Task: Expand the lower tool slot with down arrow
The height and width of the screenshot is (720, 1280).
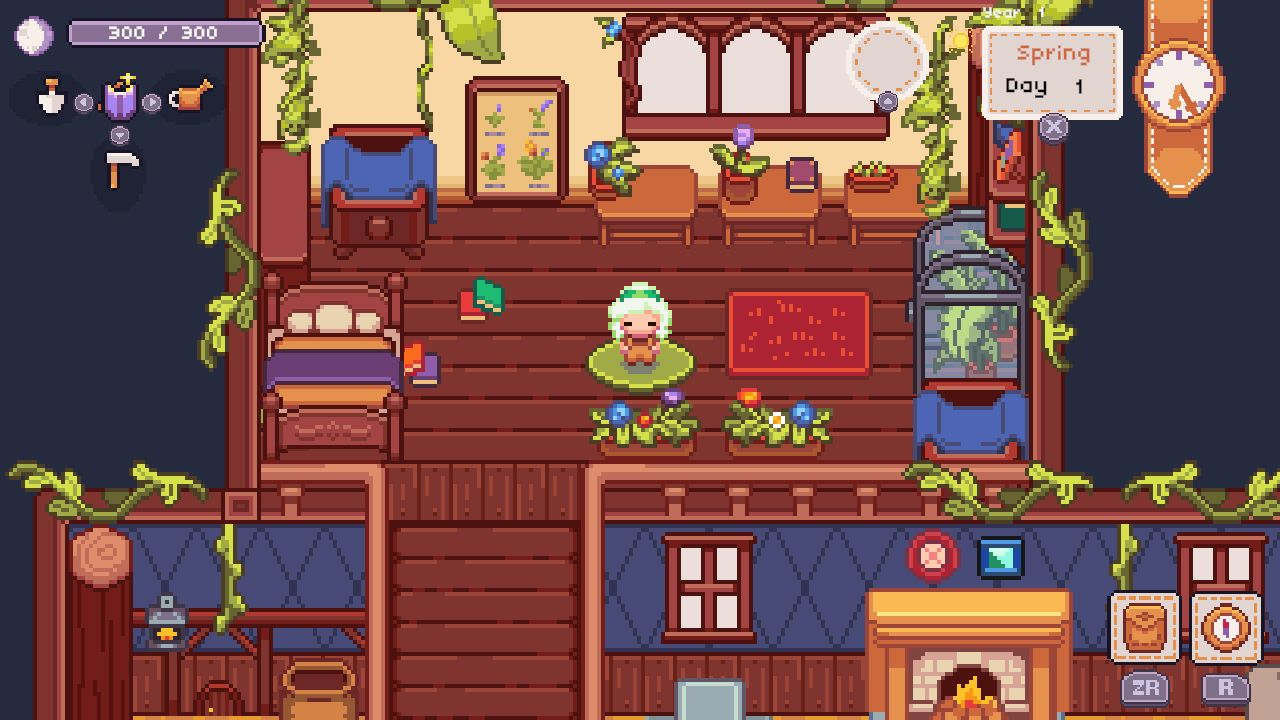Action: [x=120, y=135]
